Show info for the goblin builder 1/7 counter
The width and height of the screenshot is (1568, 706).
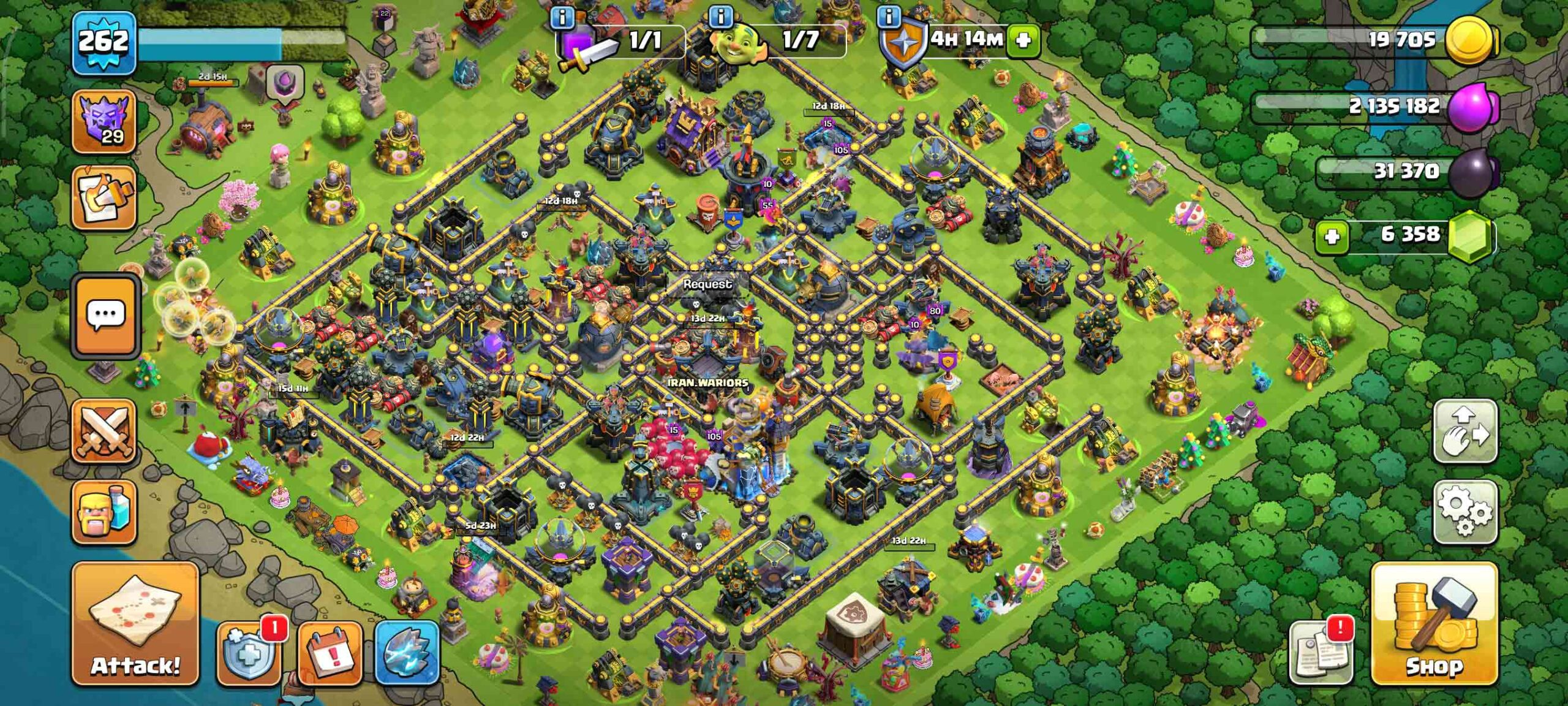click(721, 17)
